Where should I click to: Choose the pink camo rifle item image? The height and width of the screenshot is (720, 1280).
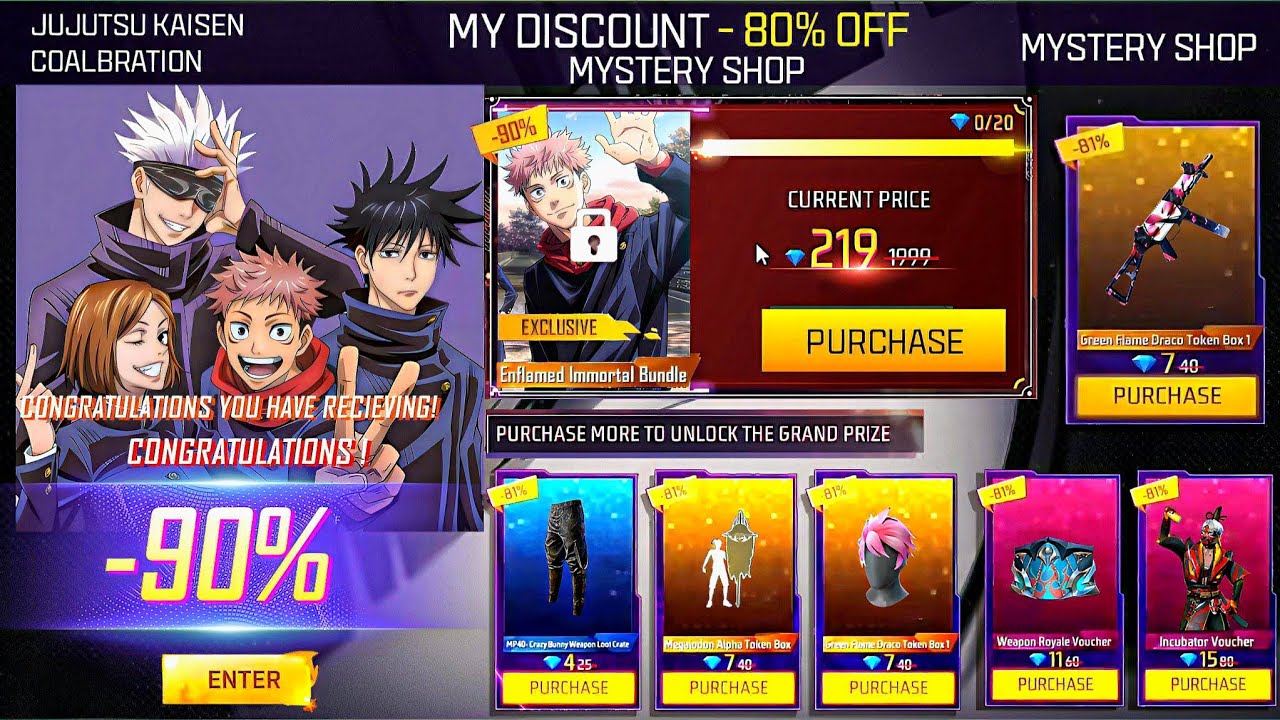1166,230
